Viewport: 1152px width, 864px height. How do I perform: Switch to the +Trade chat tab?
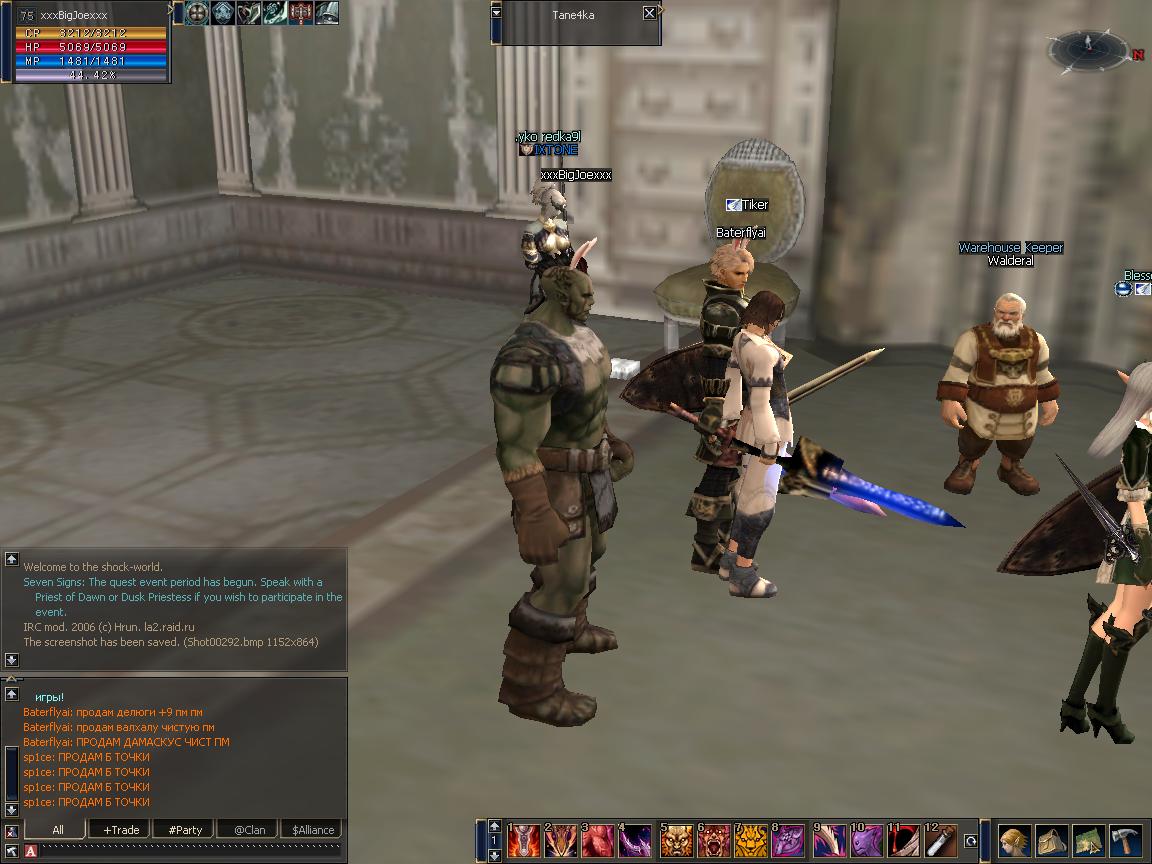pyautogui.click(x=120, y=830)
